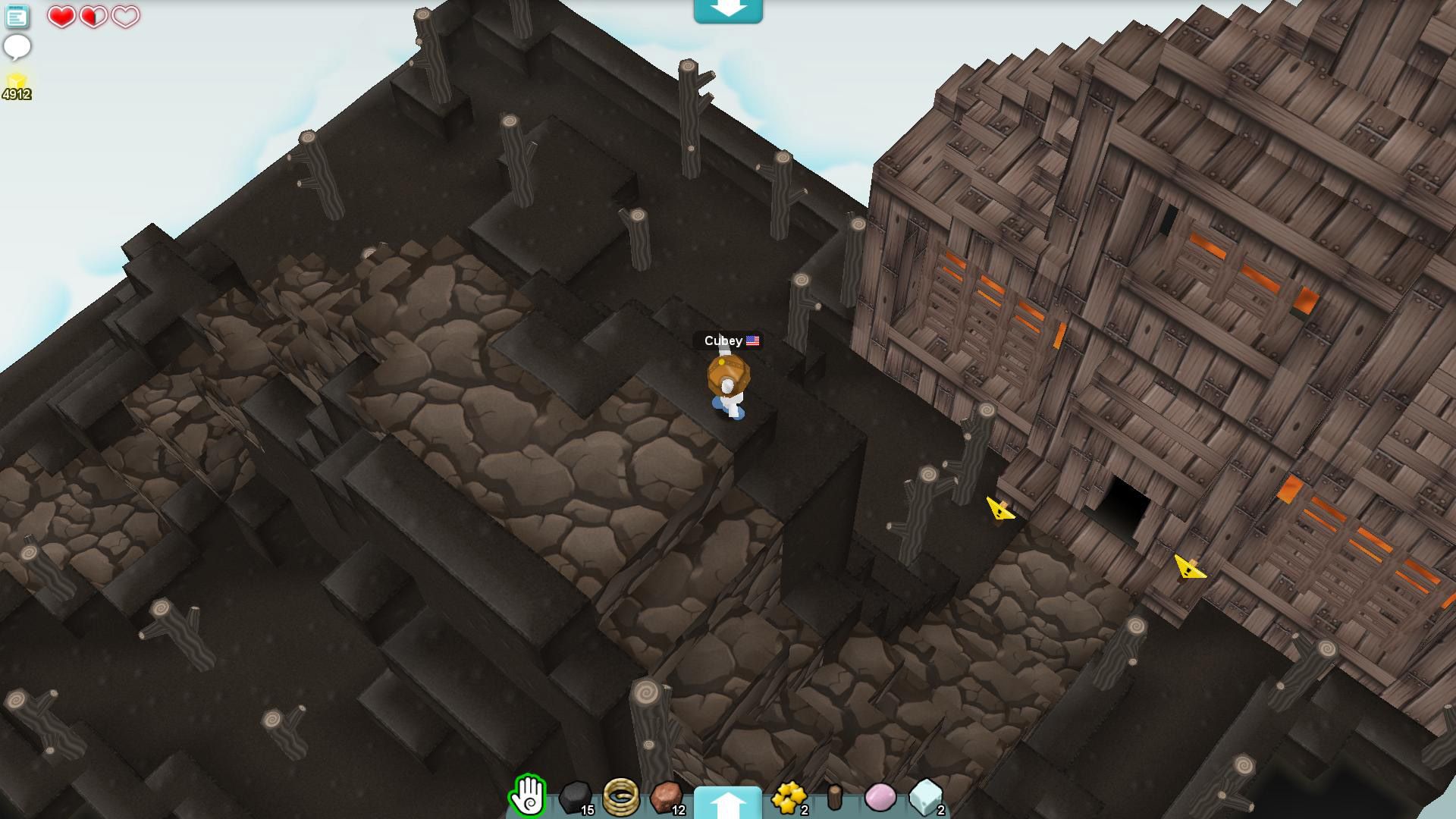Collapse the top panel with the down arrow

coord(727,11)
